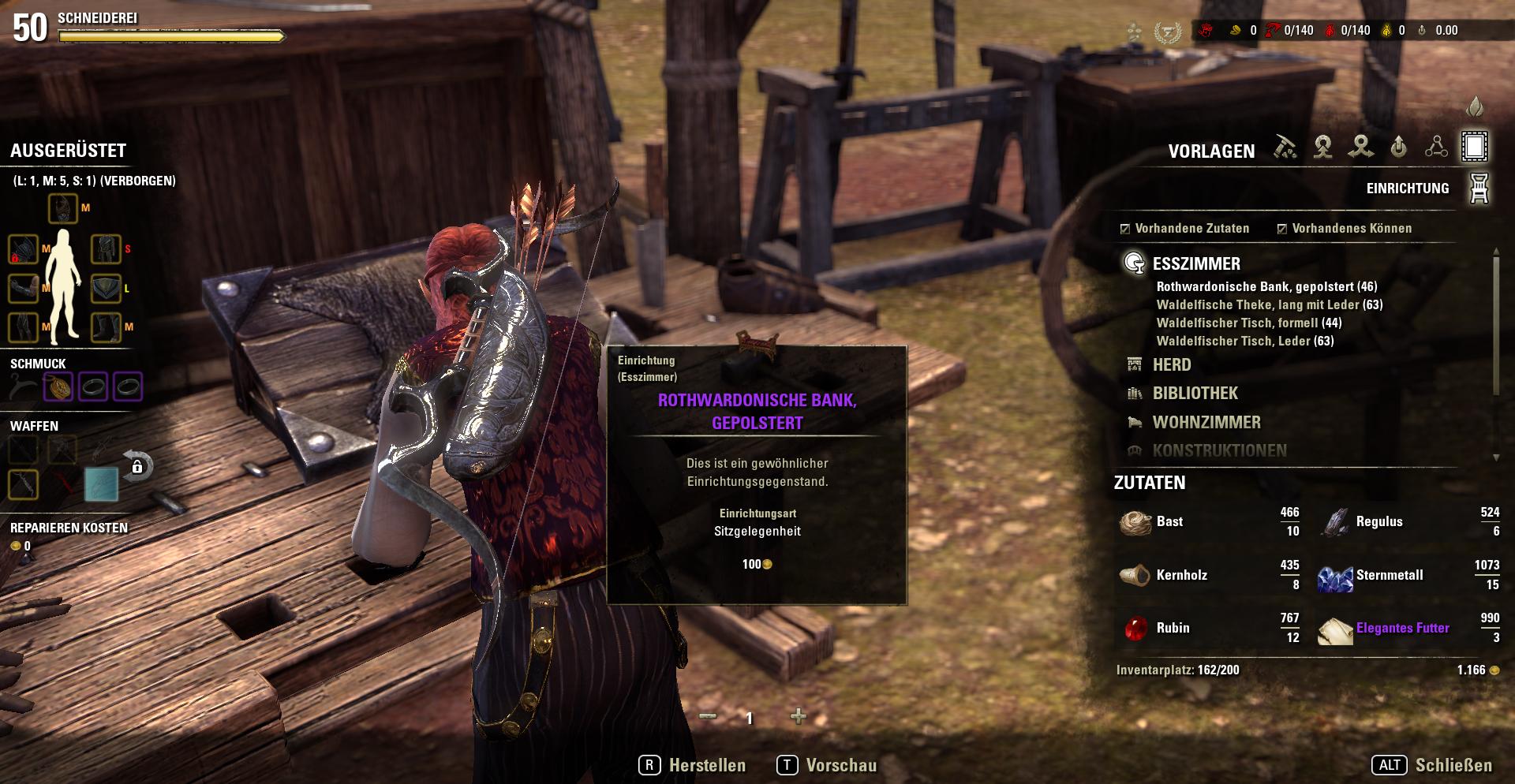Select Rothwardonische Bank, gepolstert recipe
The width and height of the screenshot is (1515, 784).
coord(1266,286)
